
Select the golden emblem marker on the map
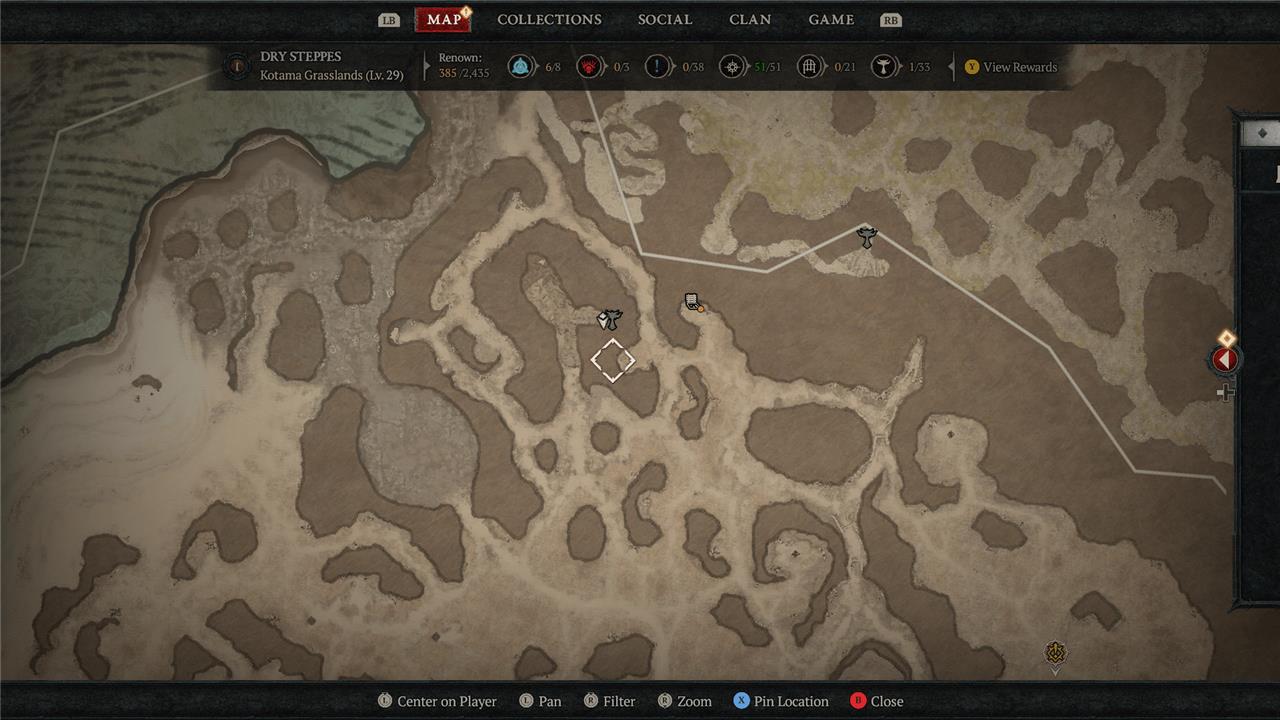click(1056, 654)
